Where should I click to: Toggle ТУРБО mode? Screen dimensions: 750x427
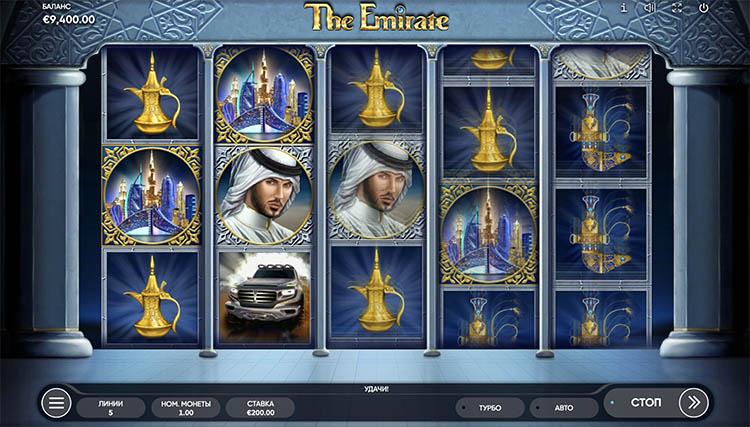pos(490,408)
